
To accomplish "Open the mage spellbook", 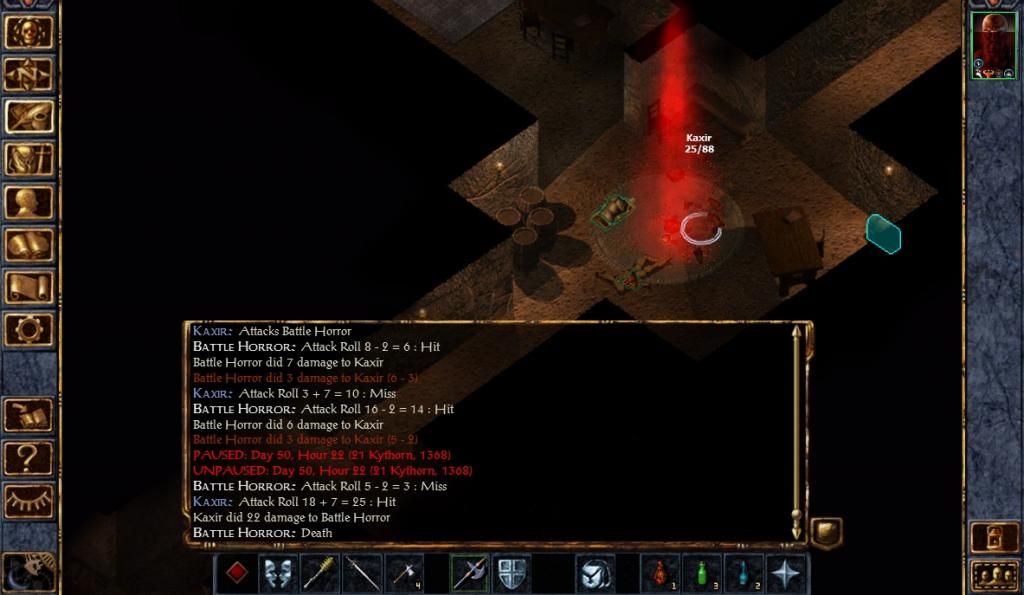I will click(x=29, y=245).
